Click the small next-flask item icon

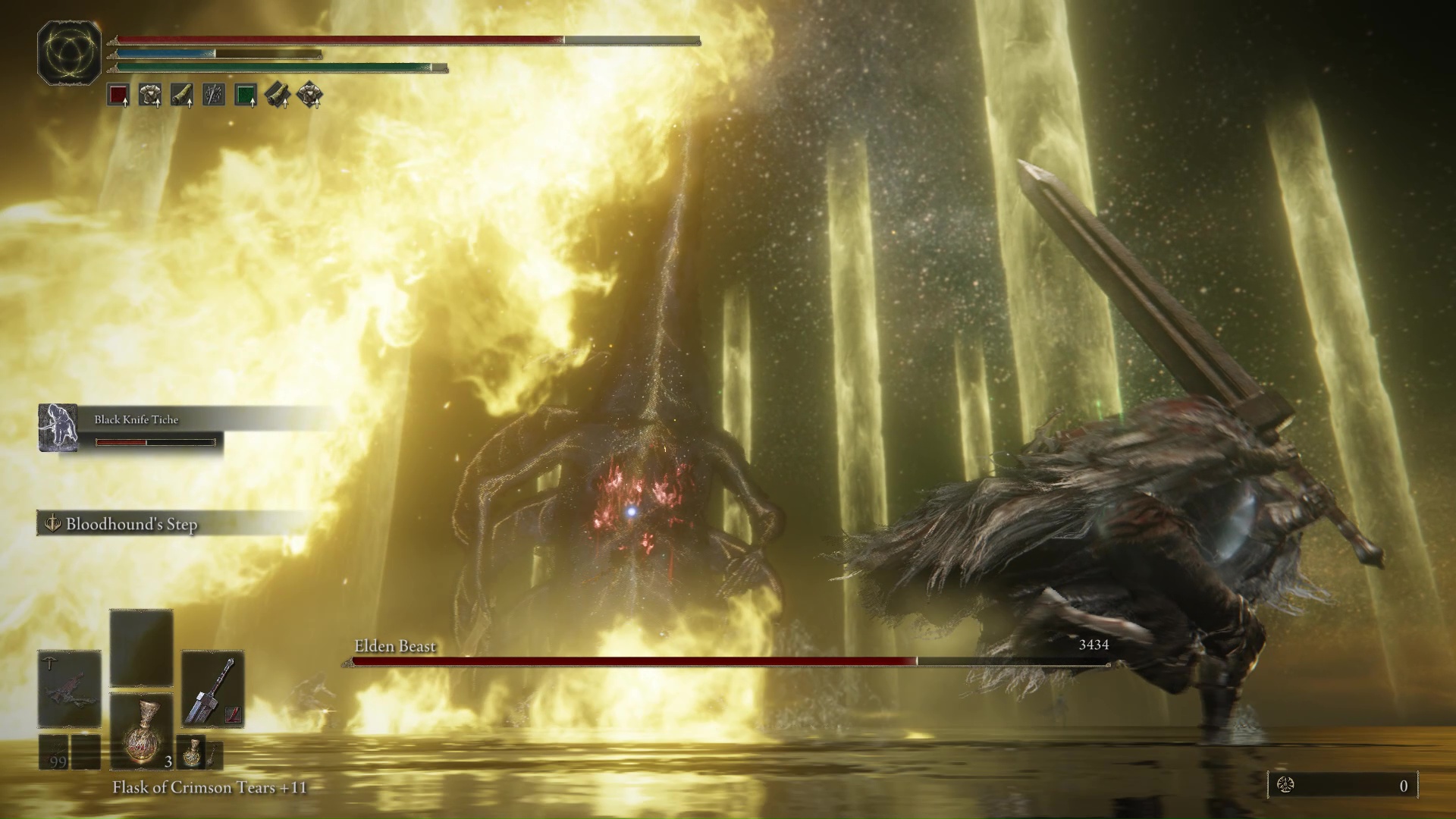click(192, 752)
